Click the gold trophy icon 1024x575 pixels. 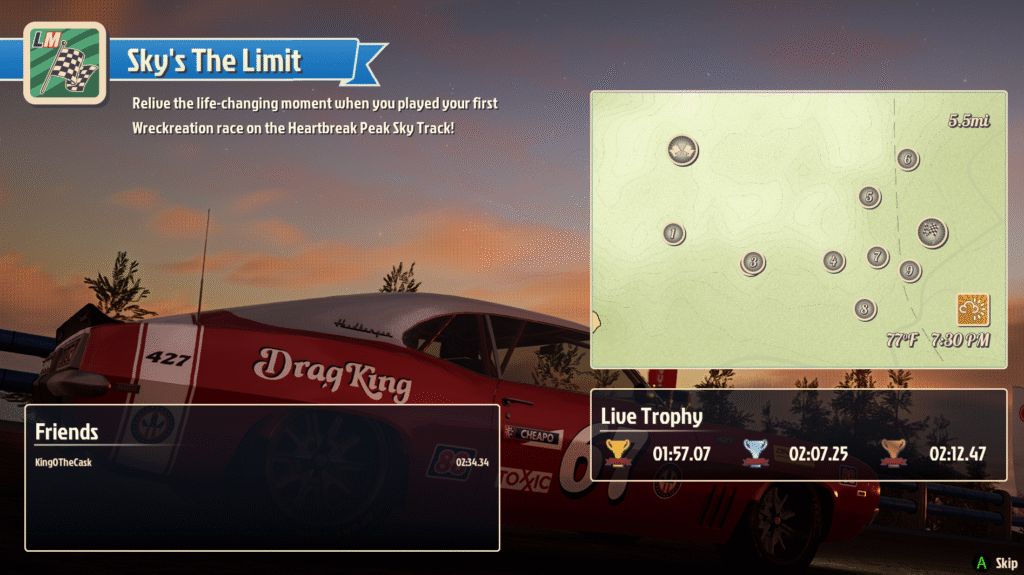(620, 453)
